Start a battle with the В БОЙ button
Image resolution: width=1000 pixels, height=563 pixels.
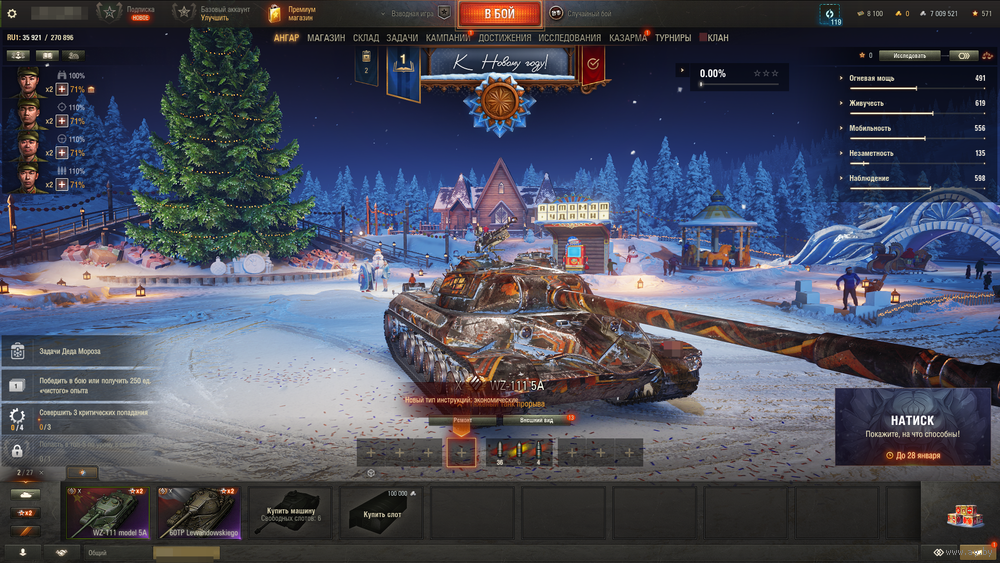point(500,14)
